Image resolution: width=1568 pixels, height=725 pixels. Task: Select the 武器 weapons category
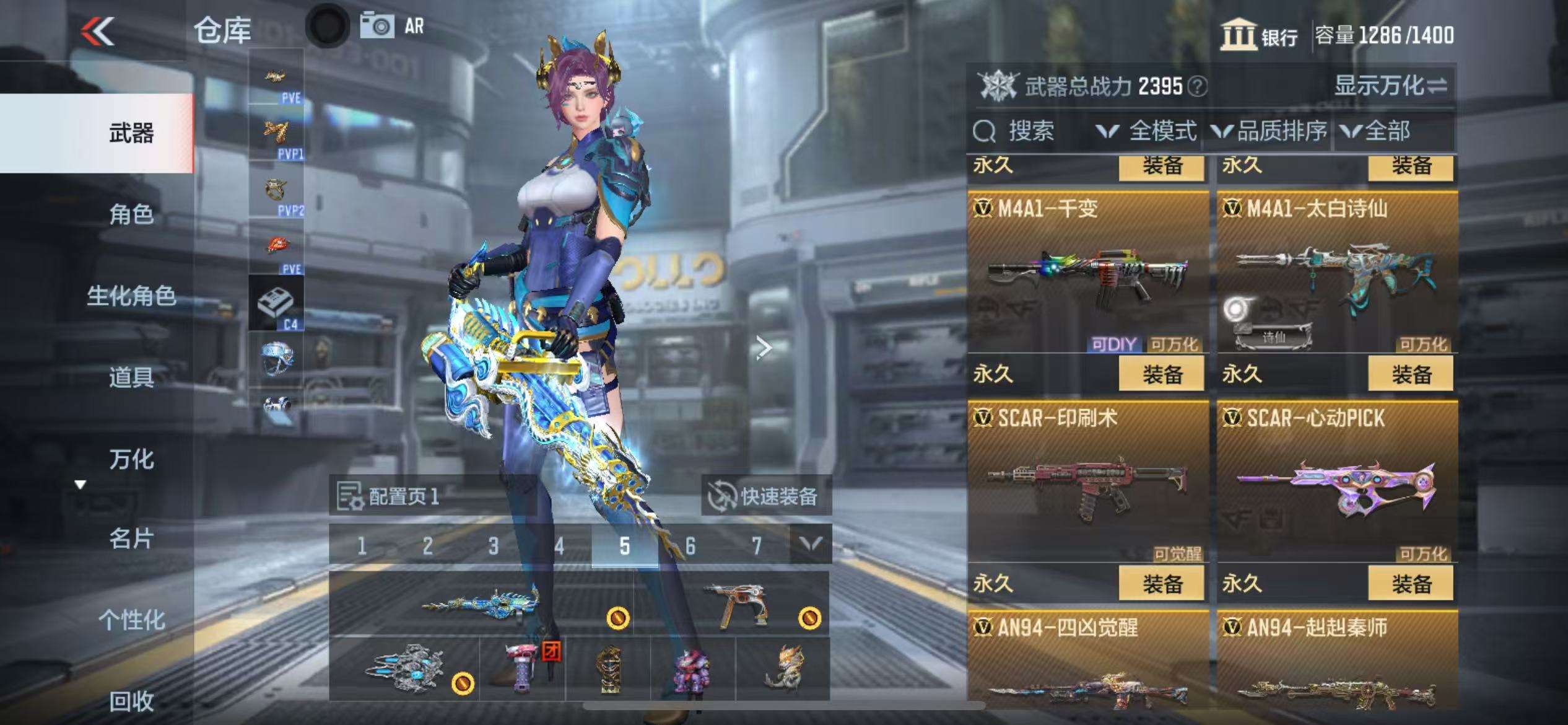(x=131, y=133)
